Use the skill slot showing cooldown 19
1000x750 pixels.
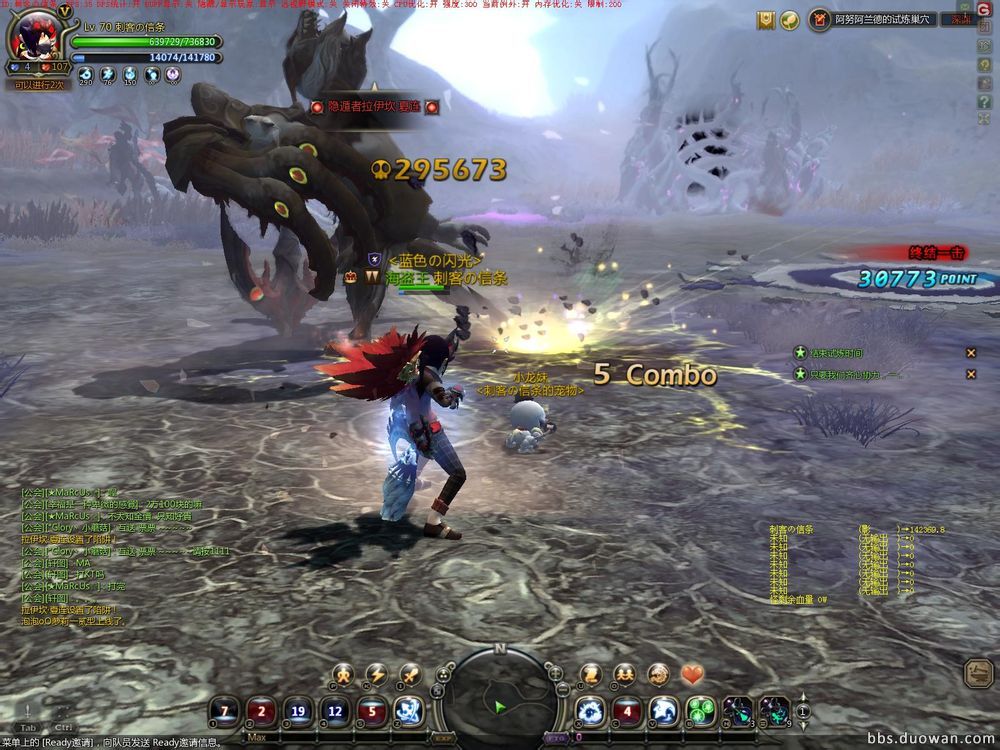[298, 711]
